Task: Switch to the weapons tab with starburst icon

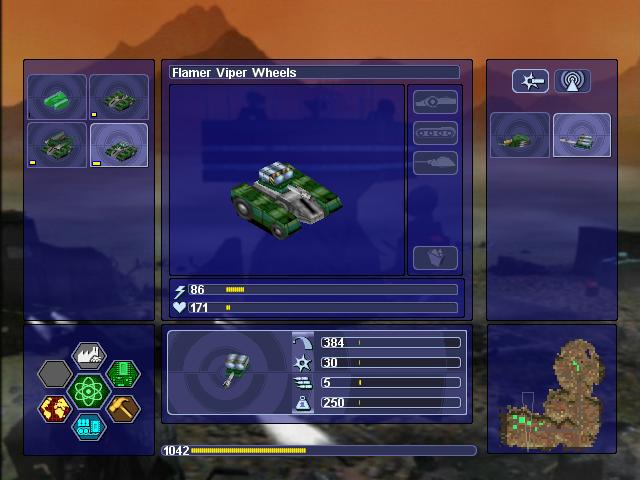Action: 530,81
